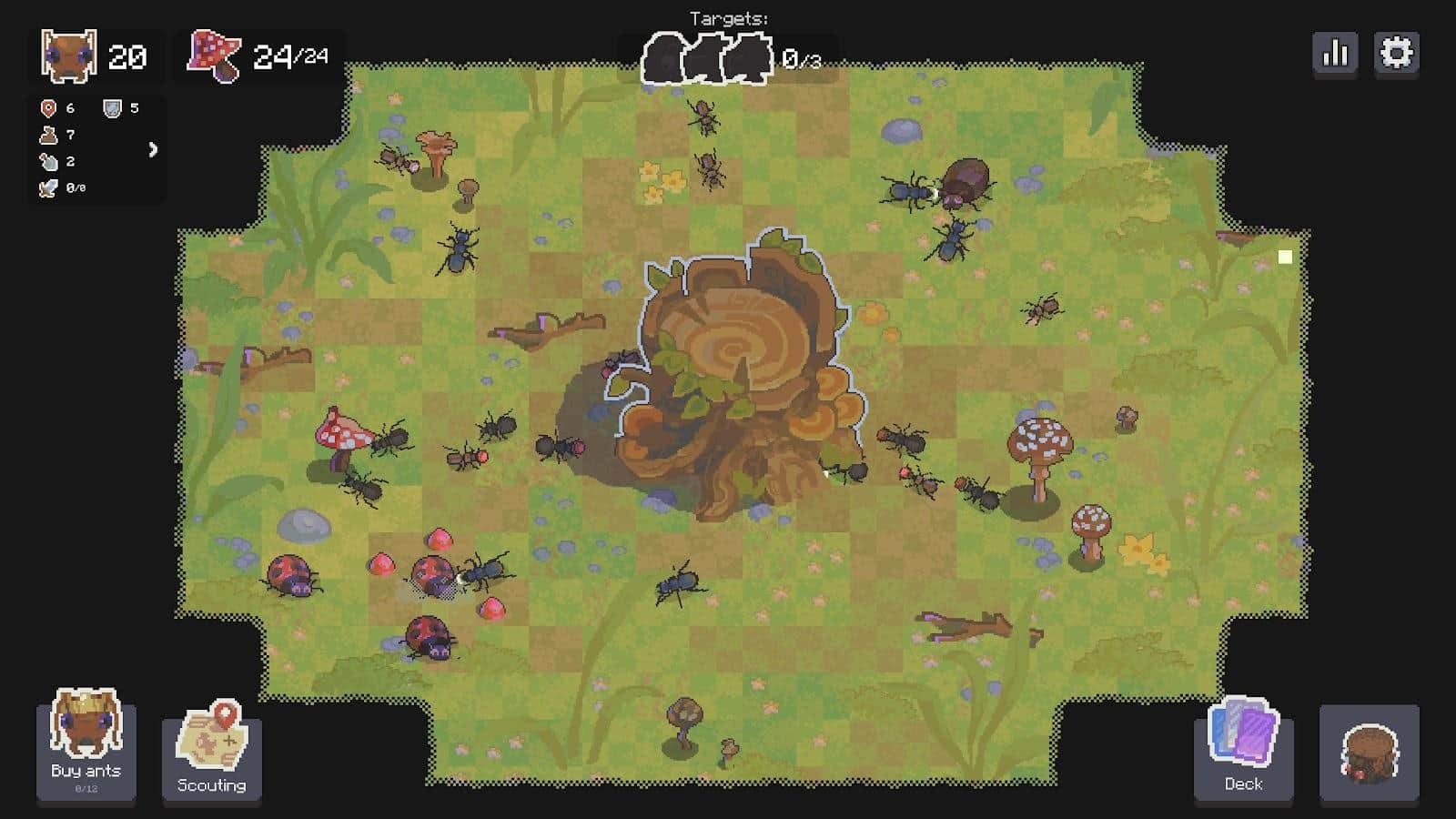
Task: Click the red location pin resource icon
Action: click(x=47, y=106)
